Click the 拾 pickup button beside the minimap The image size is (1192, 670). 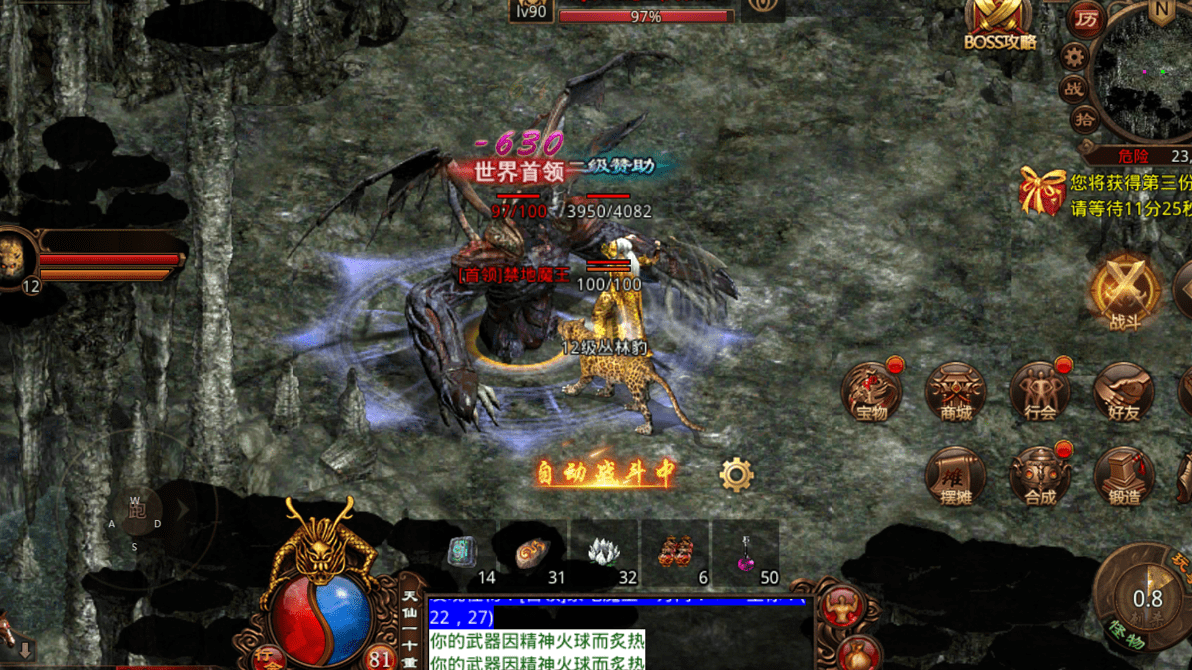(x=1084, y=120)
